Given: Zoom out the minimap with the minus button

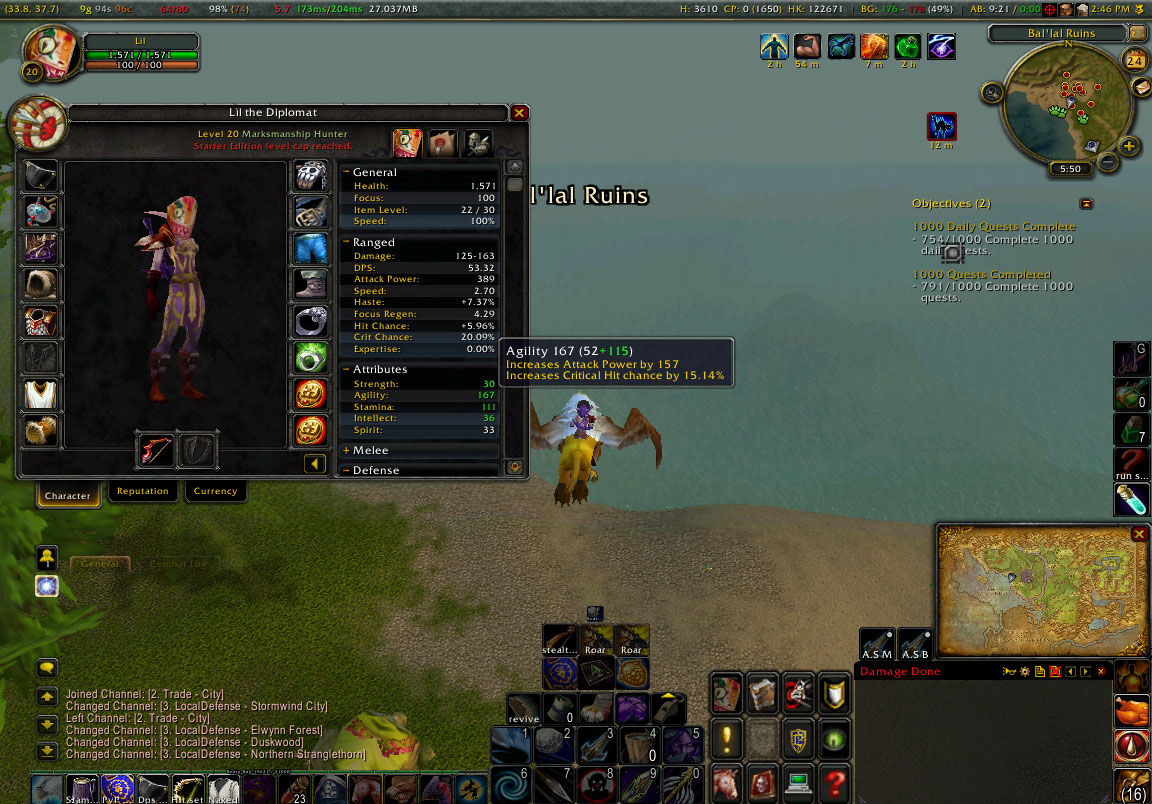Looking at the screenshot, I should pos(1108,162).
